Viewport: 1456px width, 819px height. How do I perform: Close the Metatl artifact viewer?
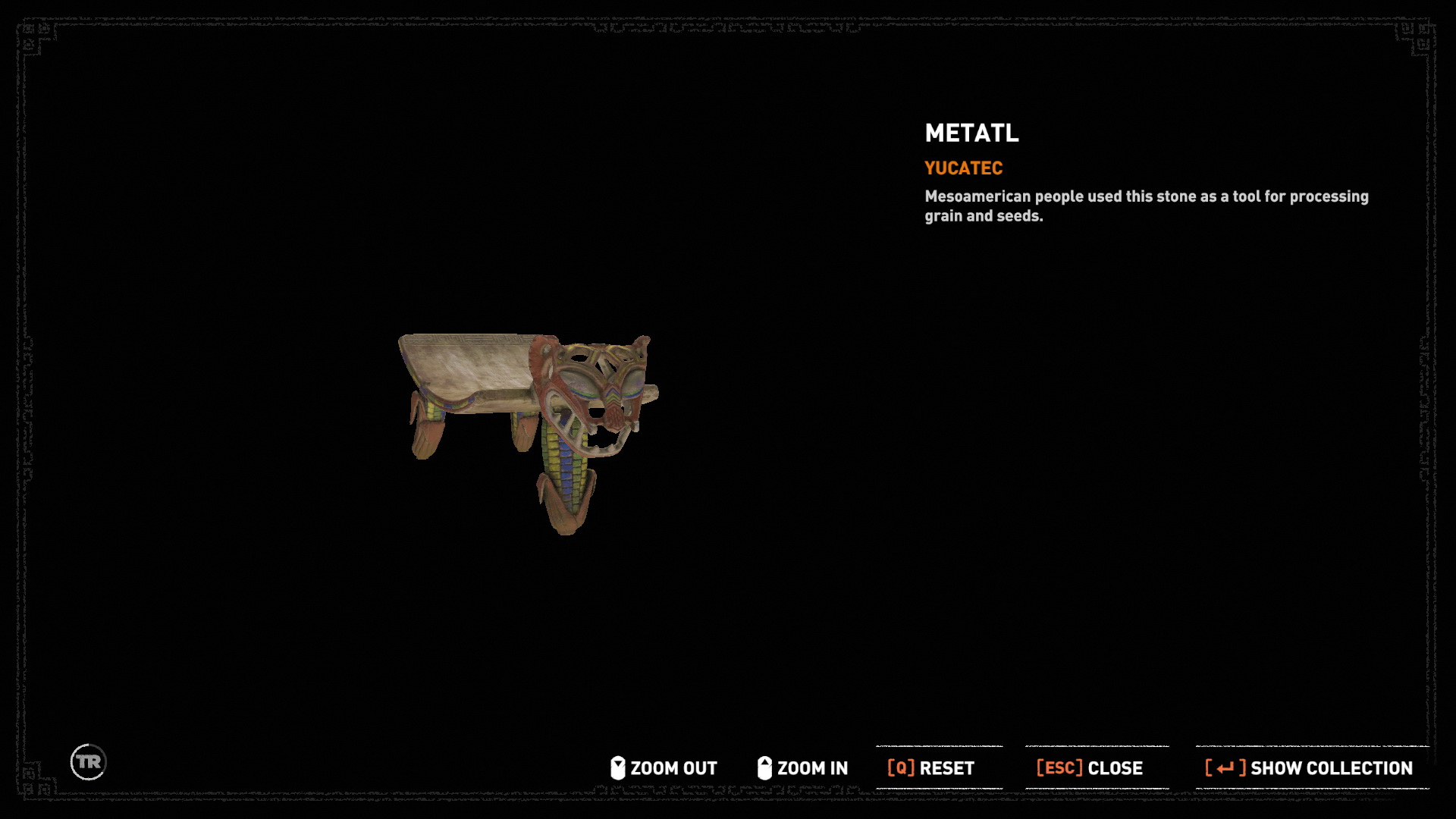(1090, 768)
